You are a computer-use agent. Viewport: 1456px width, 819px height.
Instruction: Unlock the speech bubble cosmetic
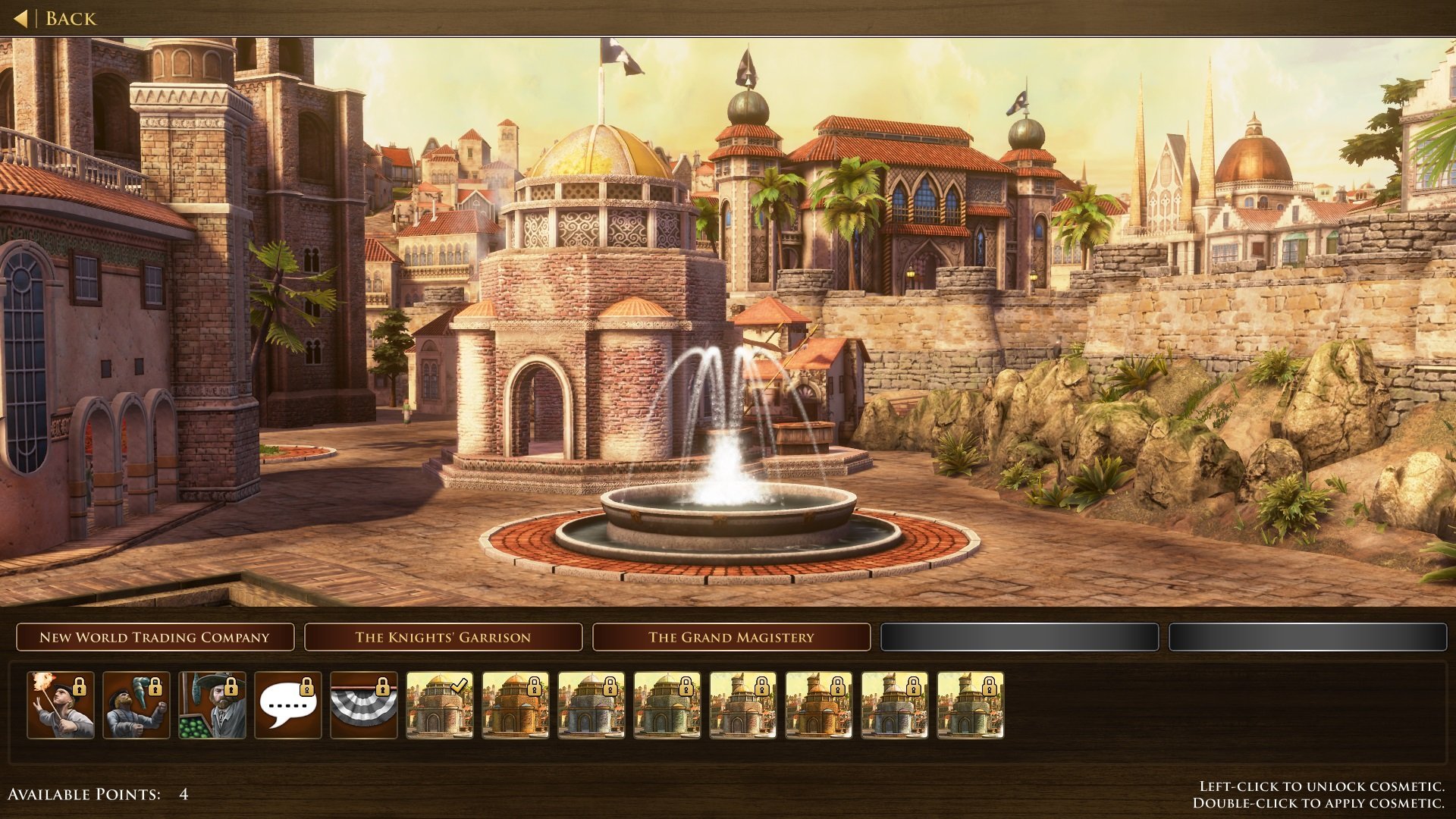288,704
